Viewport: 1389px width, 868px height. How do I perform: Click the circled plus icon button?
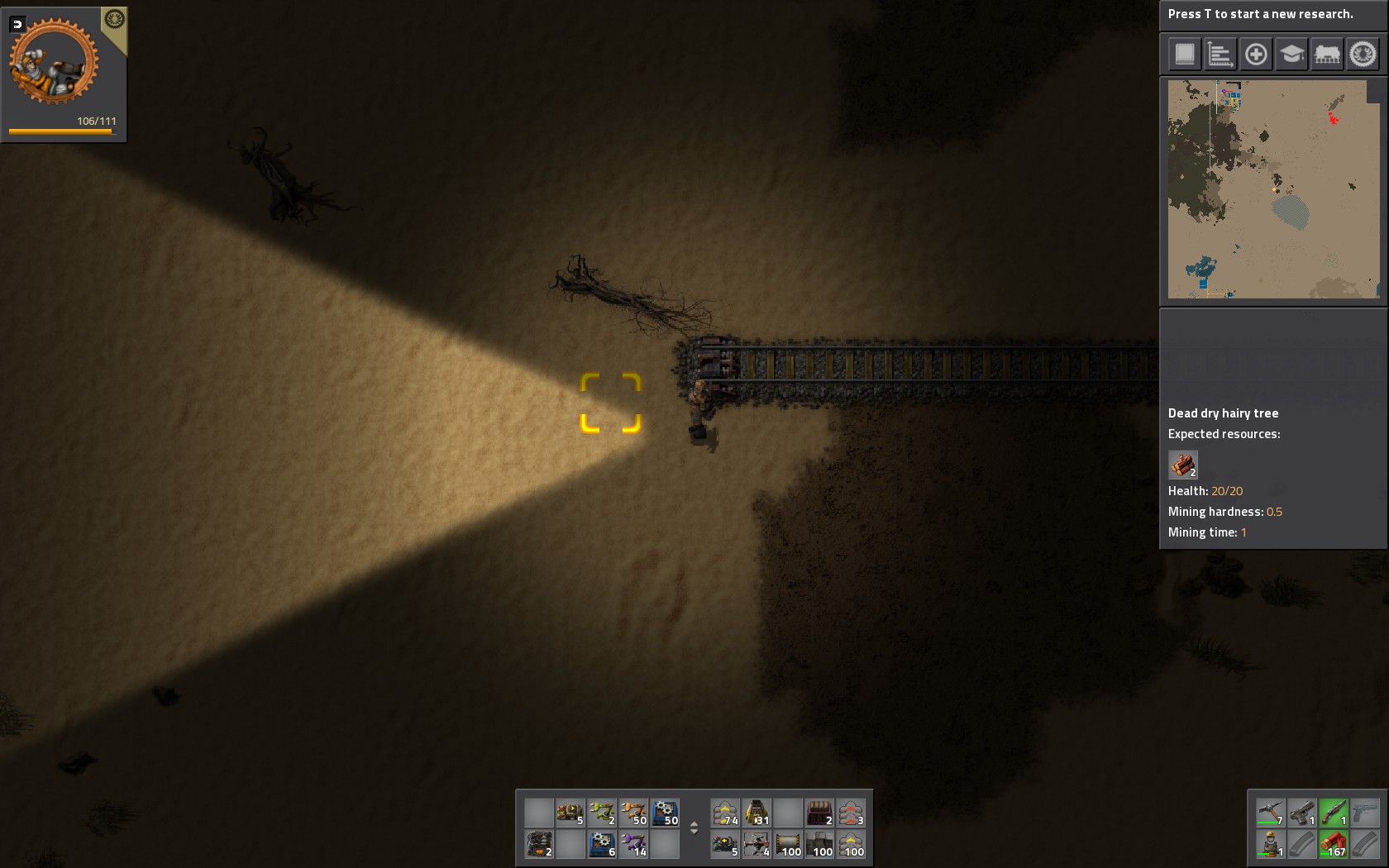click(x=1256, y=55)
